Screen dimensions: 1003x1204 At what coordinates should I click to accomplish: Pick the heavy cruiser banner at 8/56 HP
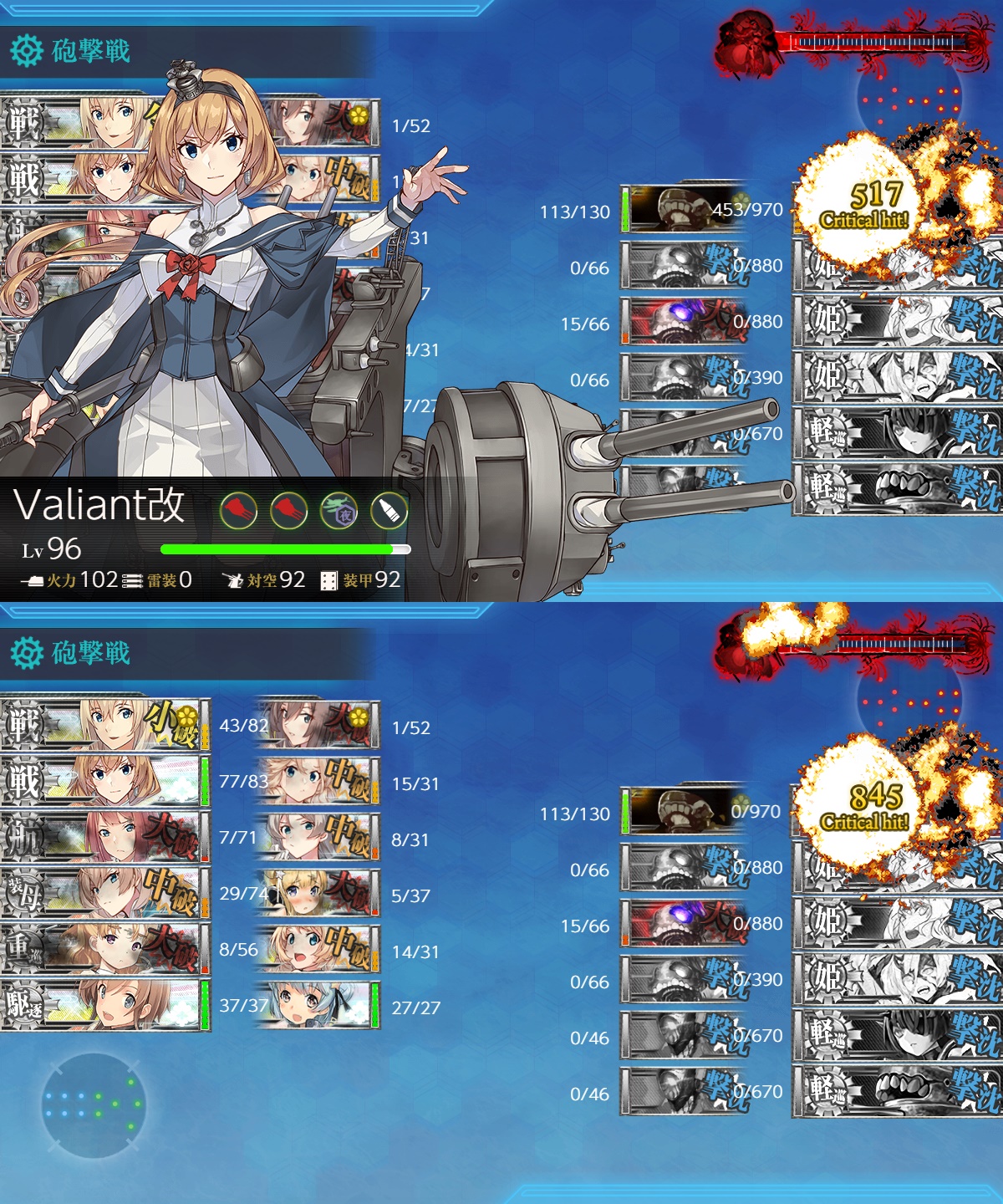pyautogui.click(x=104, y=948)
